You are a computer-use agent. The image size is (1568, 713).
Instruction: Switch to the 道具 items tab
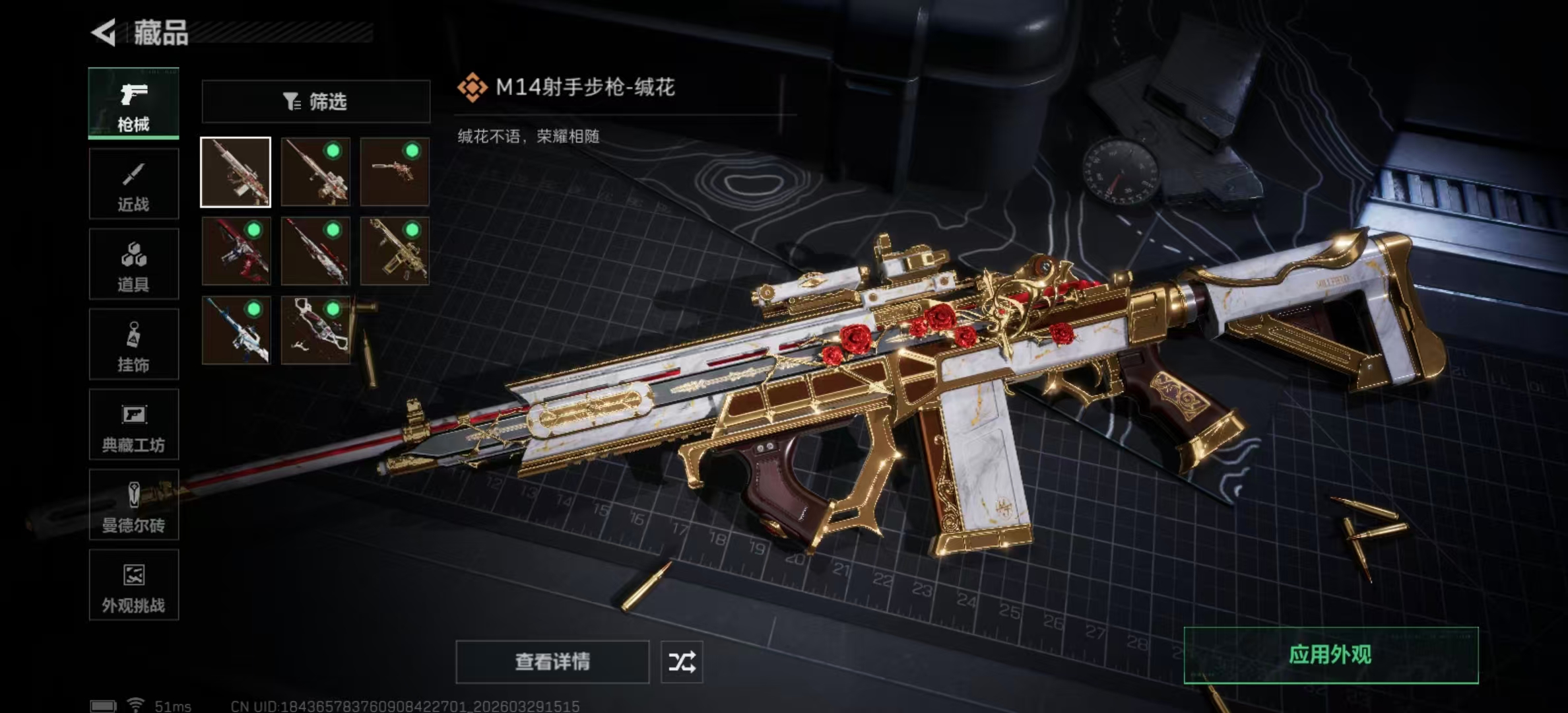tap(133, 263)
